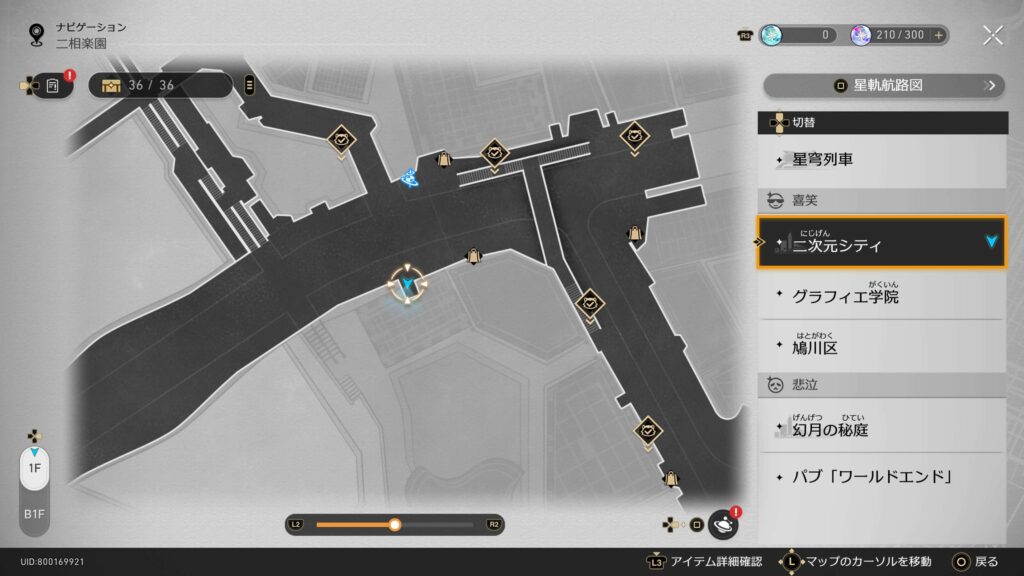The width and height of the screenshot is (1024, 576).
Task: Close the map screen with X
Action: click(x=992, y=35)
